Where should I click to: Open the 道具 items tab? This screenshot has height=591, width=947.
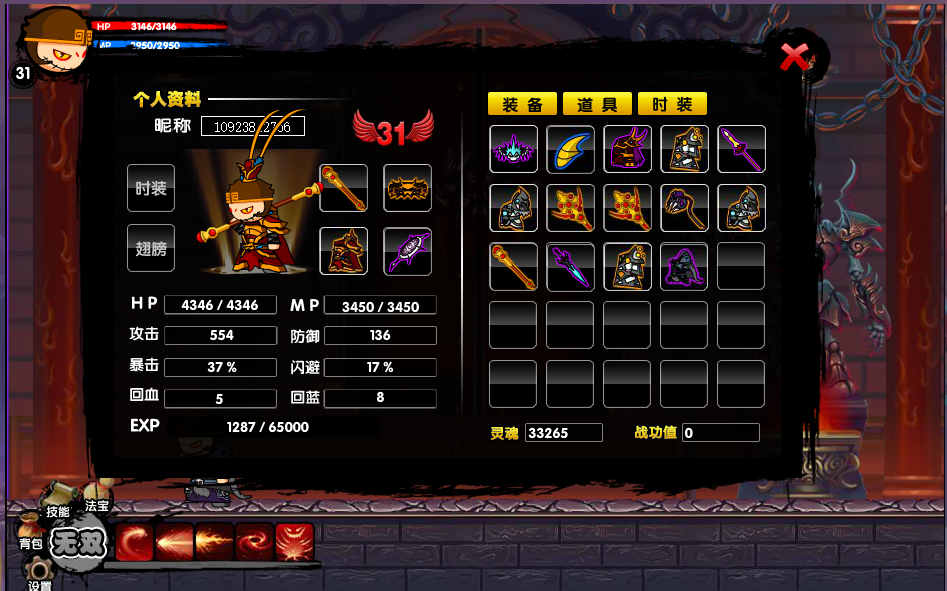click(x=597, y=104)
